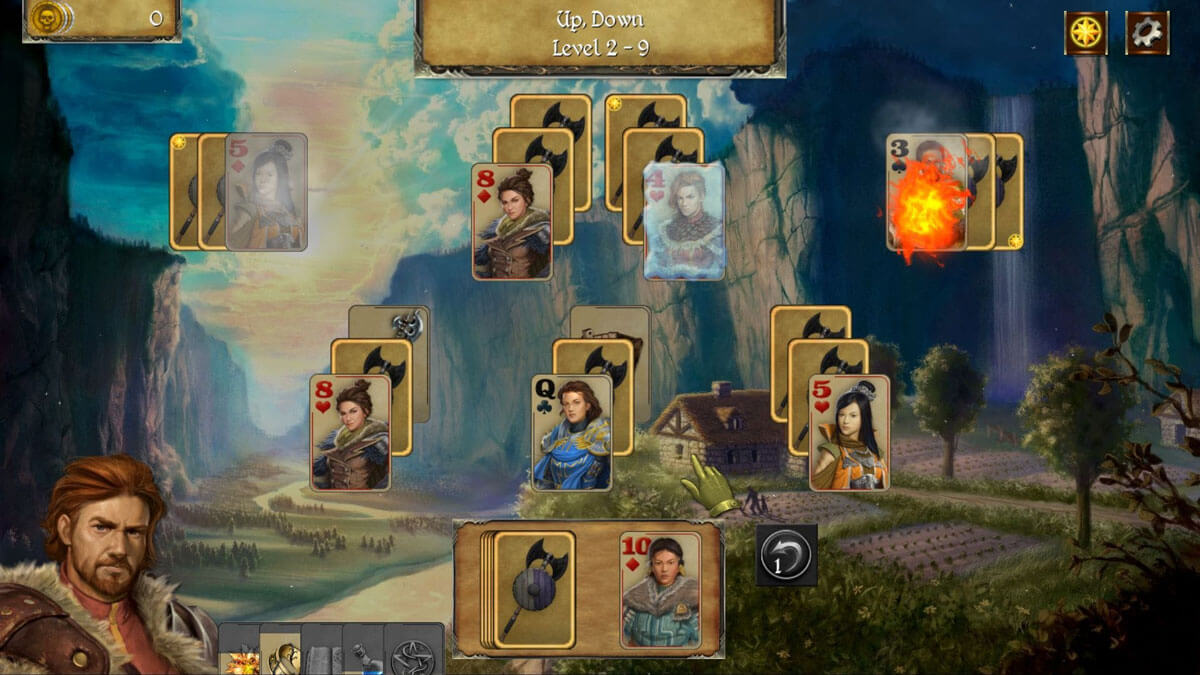The image size is (1200, 675).
Task: Use the golden gauntlet power-up
Action: [281, 654]
